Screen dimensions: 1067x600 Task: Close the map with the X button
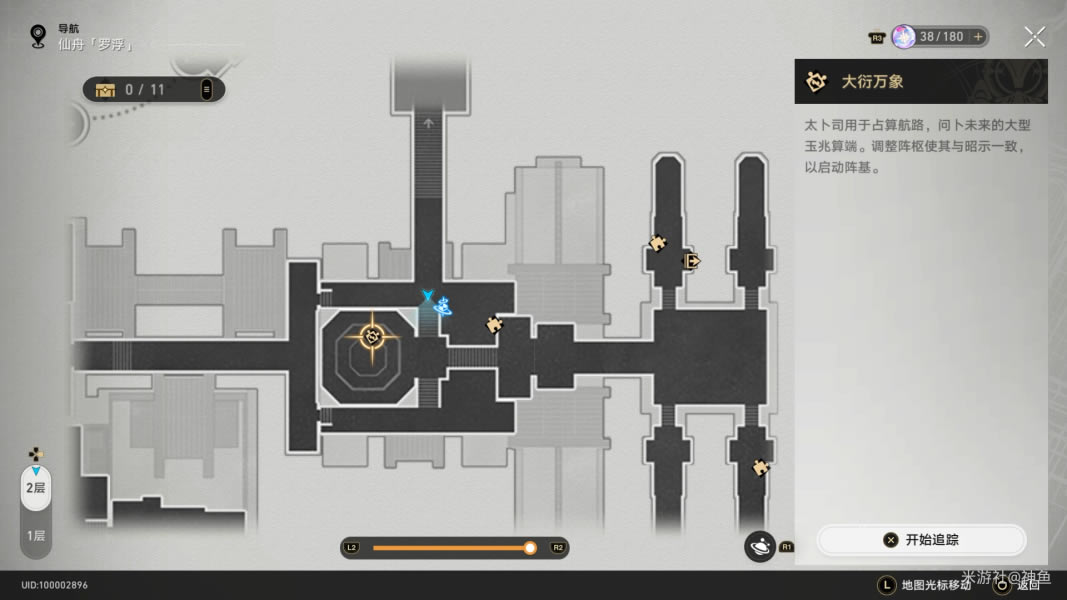click(x=1034, y=37)
